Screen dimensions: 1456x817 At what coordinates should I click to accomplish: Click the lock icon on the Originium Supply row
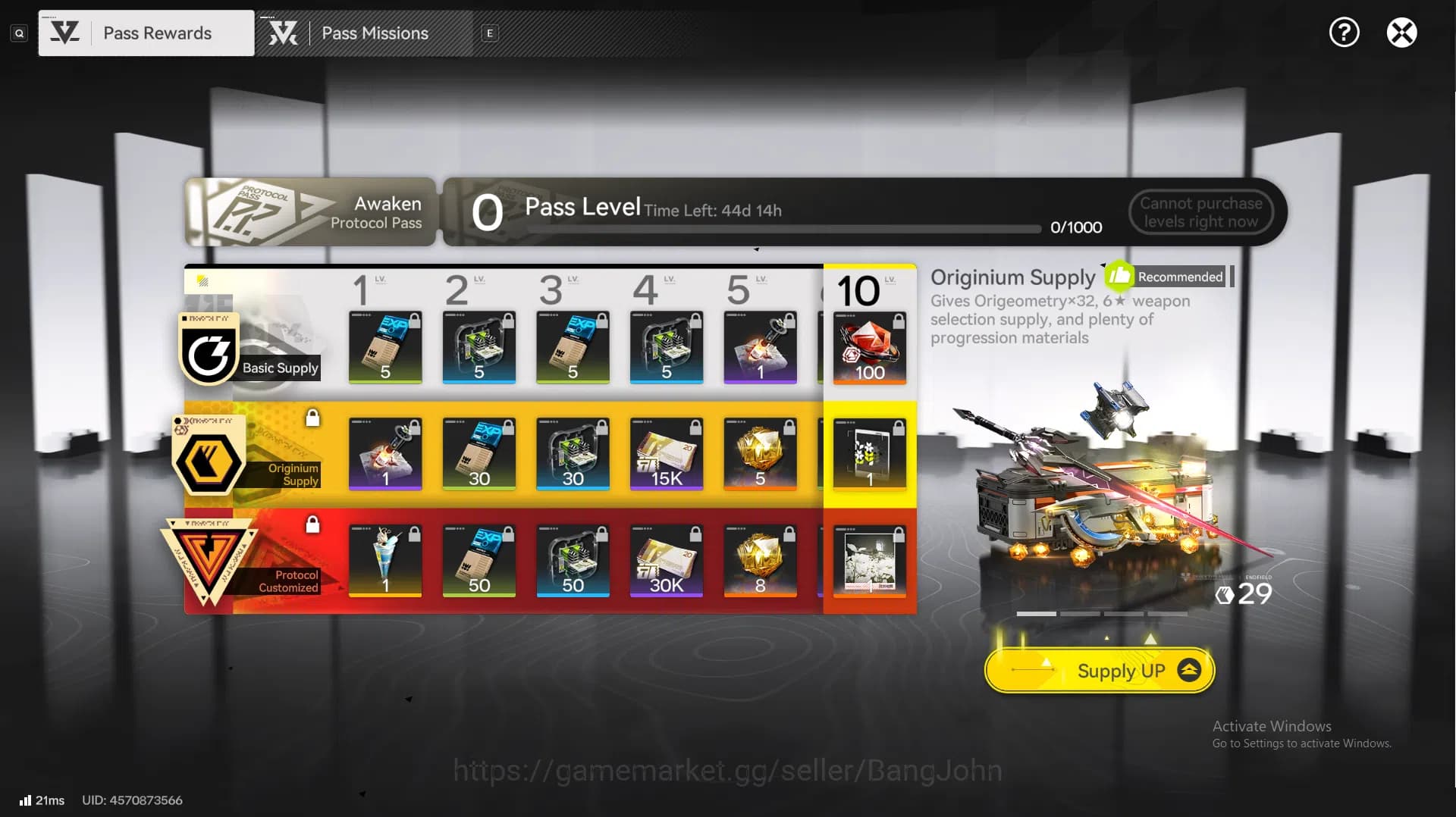(313, 418)
